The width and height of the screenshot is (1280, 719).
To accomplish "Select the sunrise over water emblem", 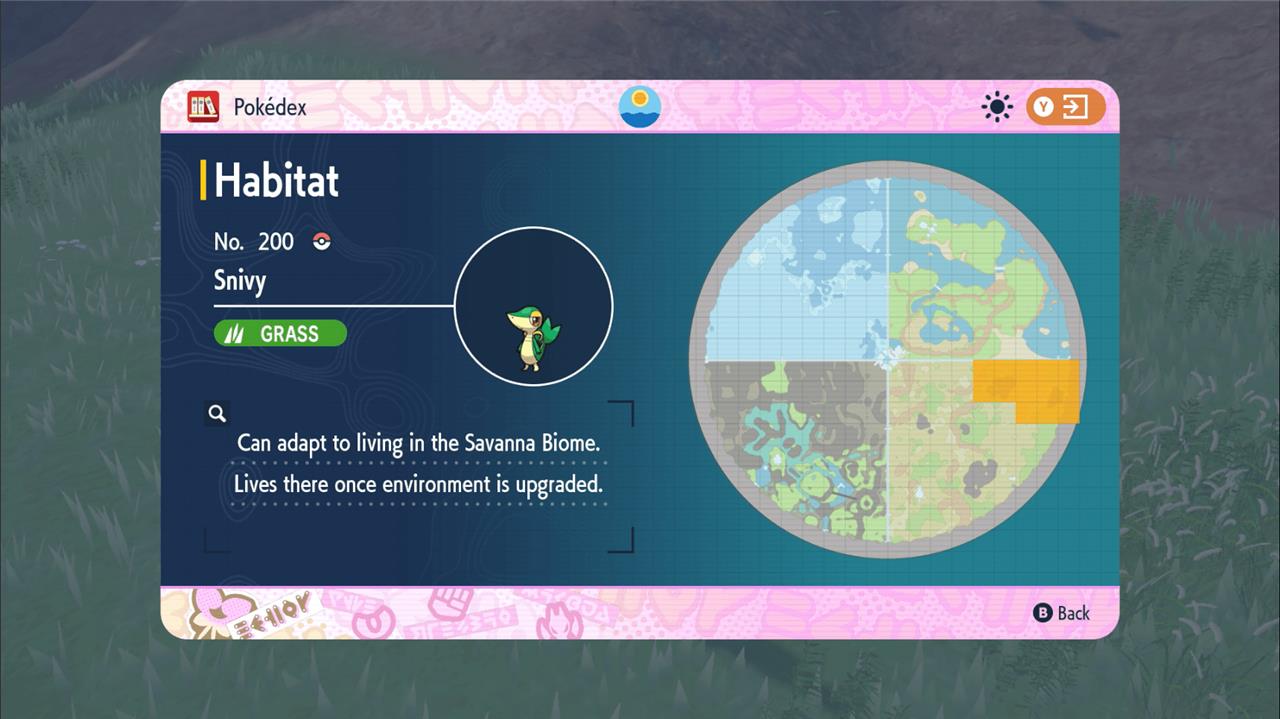I will pos(640,107).
